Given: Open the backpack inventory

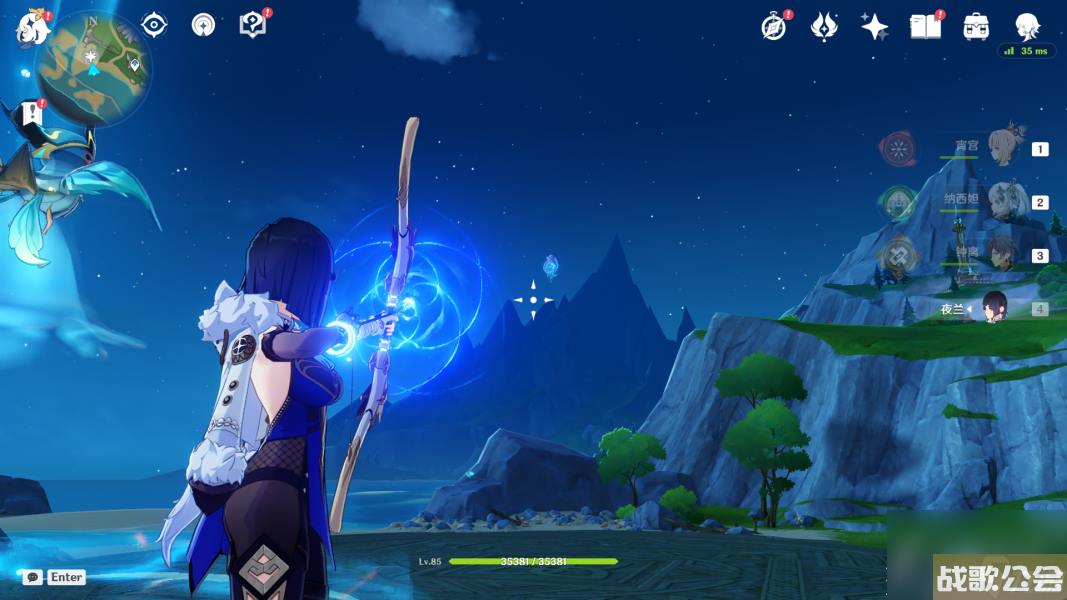Looking at the screenshot, I should [976, 27].
